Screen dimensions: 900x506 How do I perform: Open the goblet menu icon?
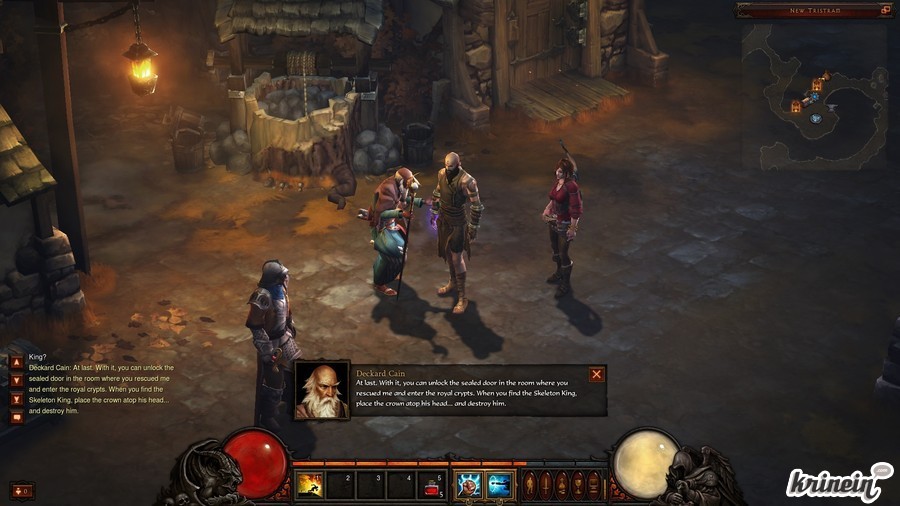click(x=578, y=485)
